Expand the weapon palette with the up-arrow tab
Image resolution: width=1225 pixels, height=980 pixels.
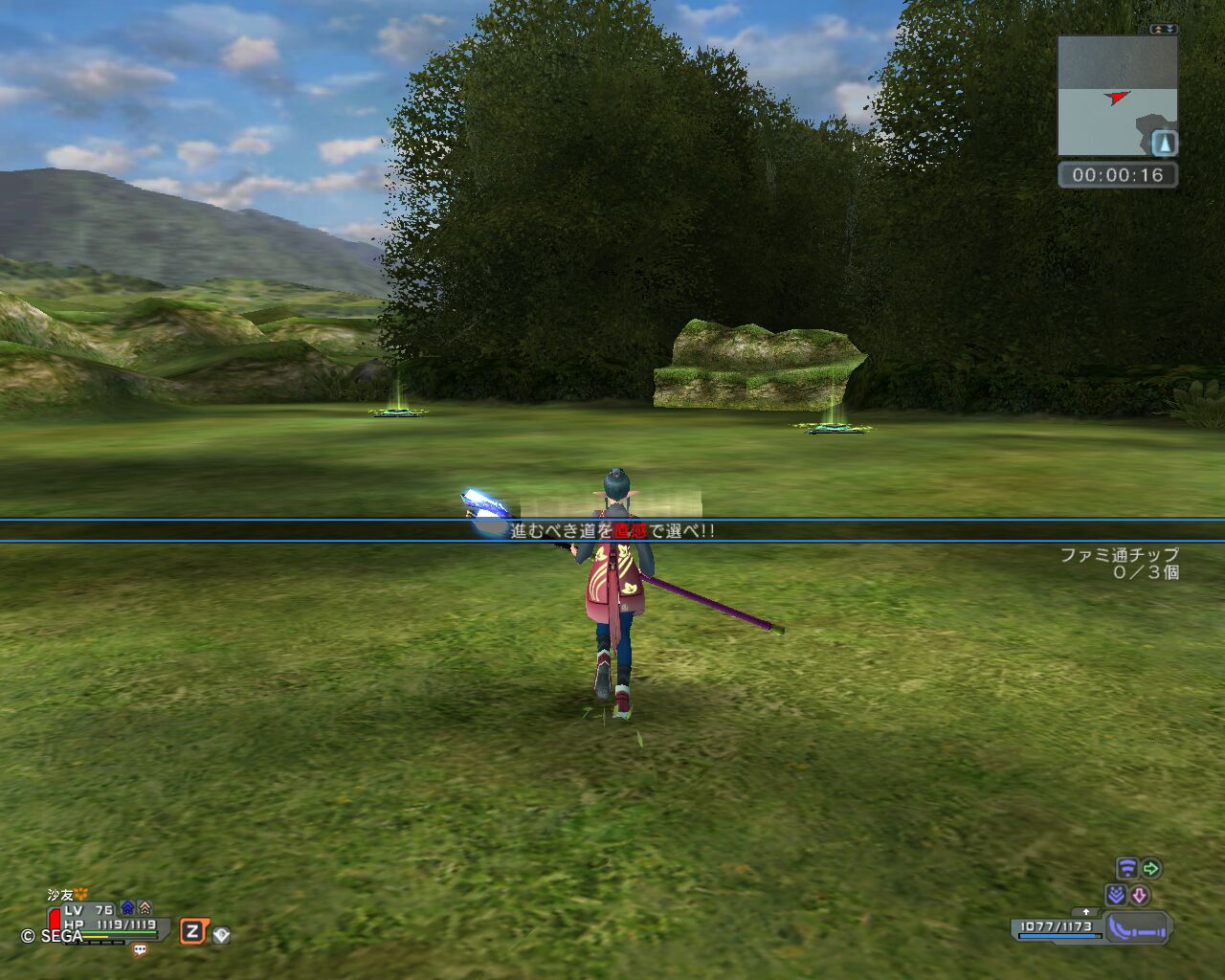tap(1085, 912)
